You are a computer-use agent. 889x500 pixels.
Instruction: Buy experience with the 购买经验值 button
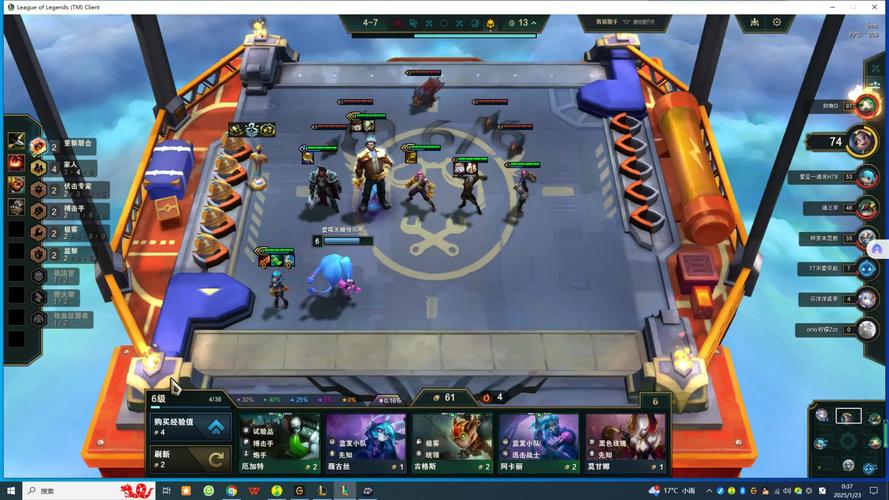click(x=190, y=427)
